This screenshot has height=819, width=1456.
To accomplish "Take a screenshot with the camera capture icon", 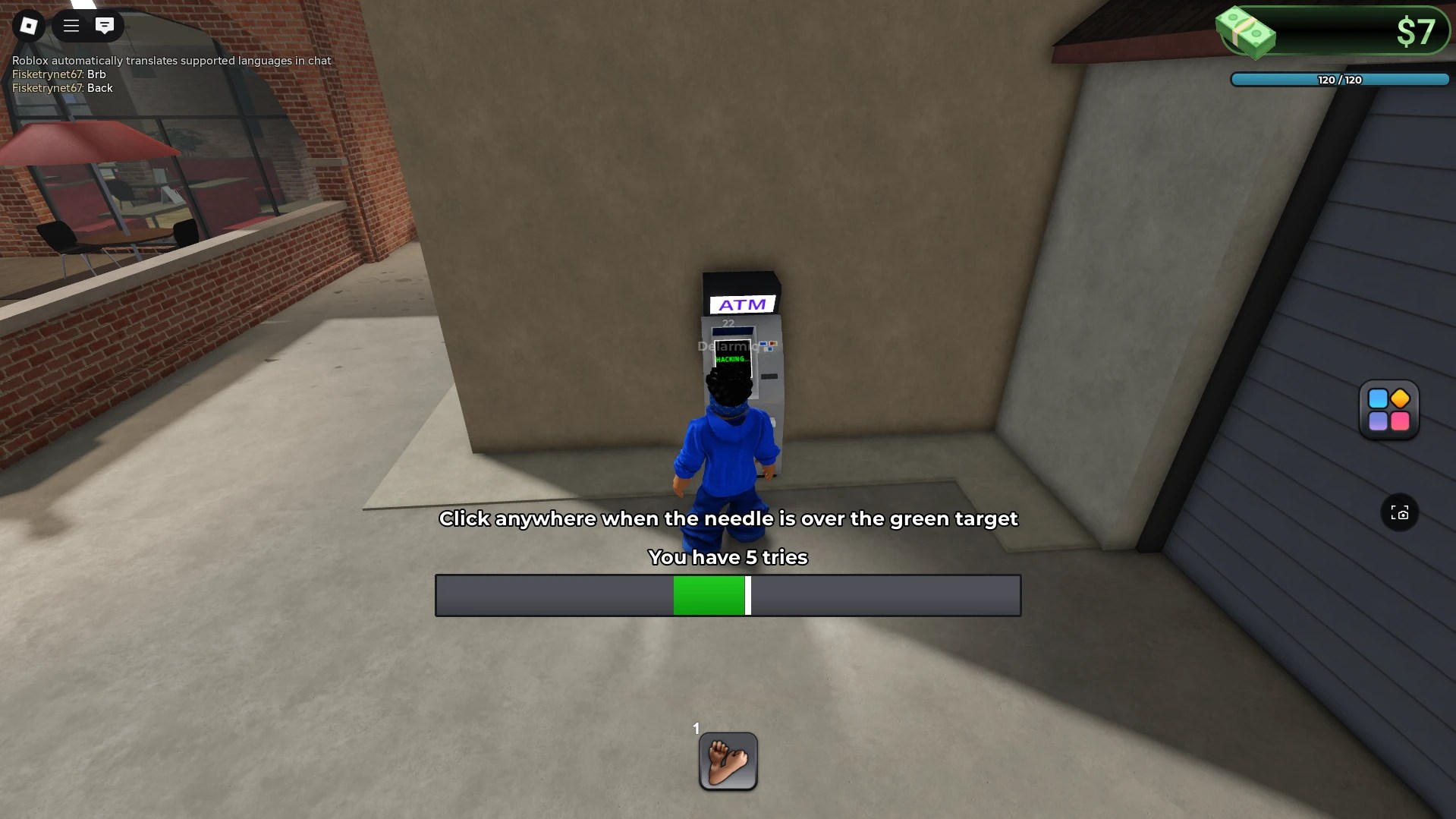I will [x=1401, y=513].
